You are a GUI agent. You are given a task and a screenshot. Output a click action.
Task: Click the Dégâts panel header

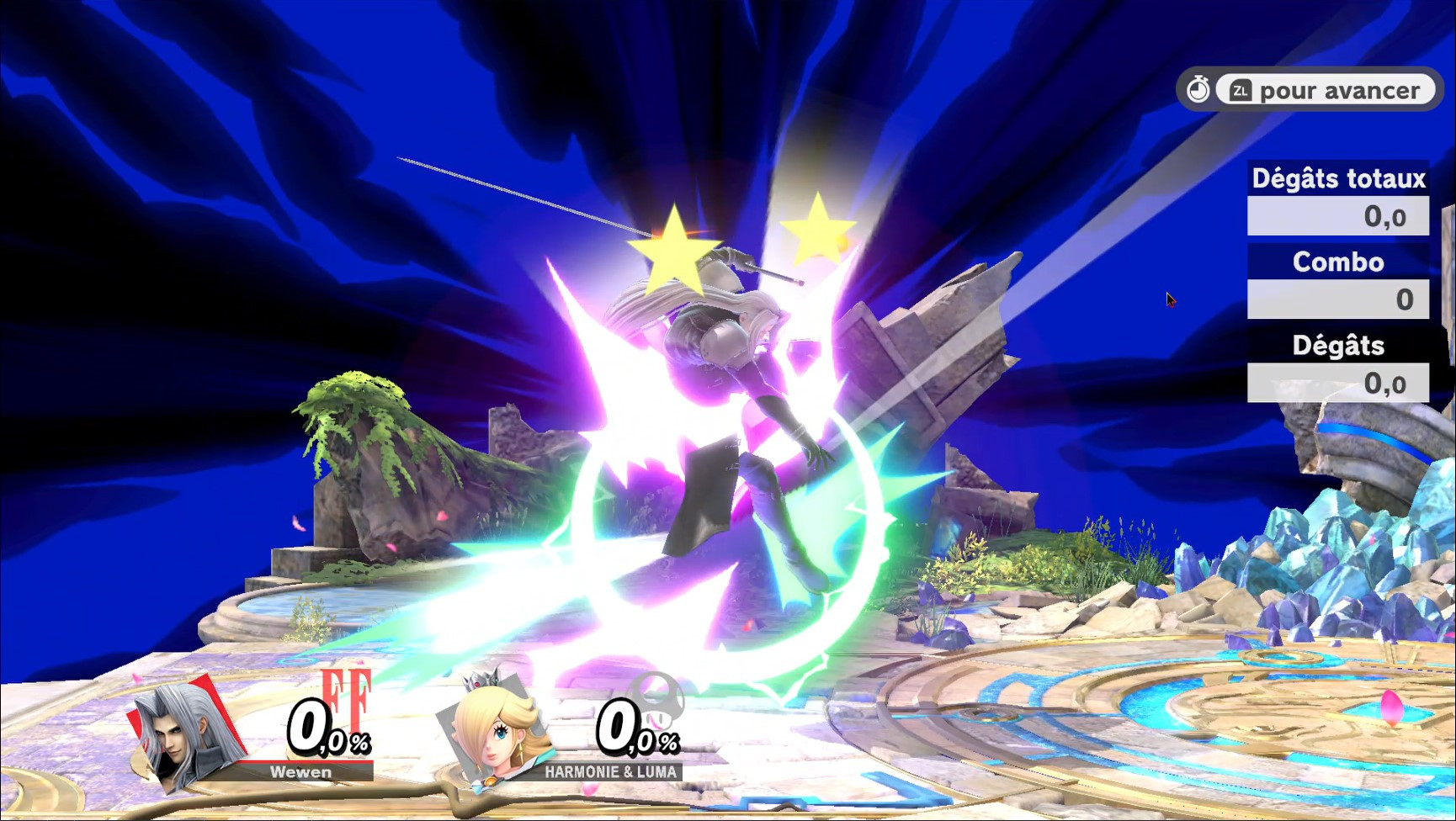[1337, 345]
